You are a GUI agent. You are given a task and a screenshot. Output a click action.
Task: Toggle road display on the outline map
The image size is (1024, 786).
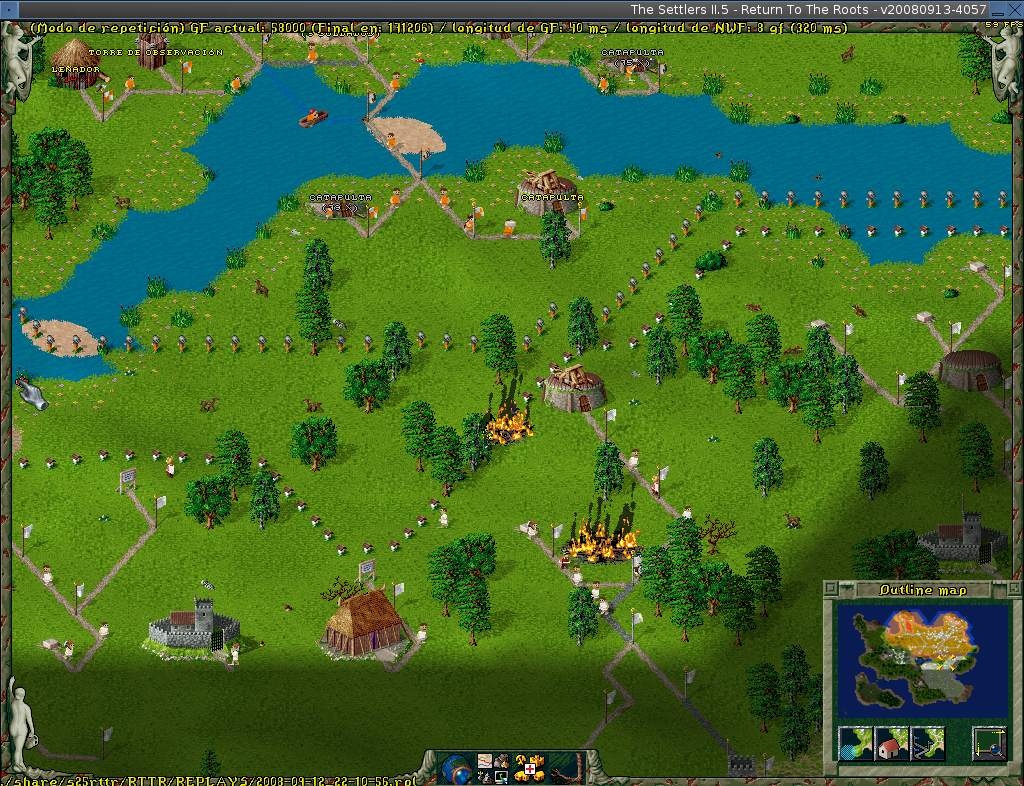927,744
